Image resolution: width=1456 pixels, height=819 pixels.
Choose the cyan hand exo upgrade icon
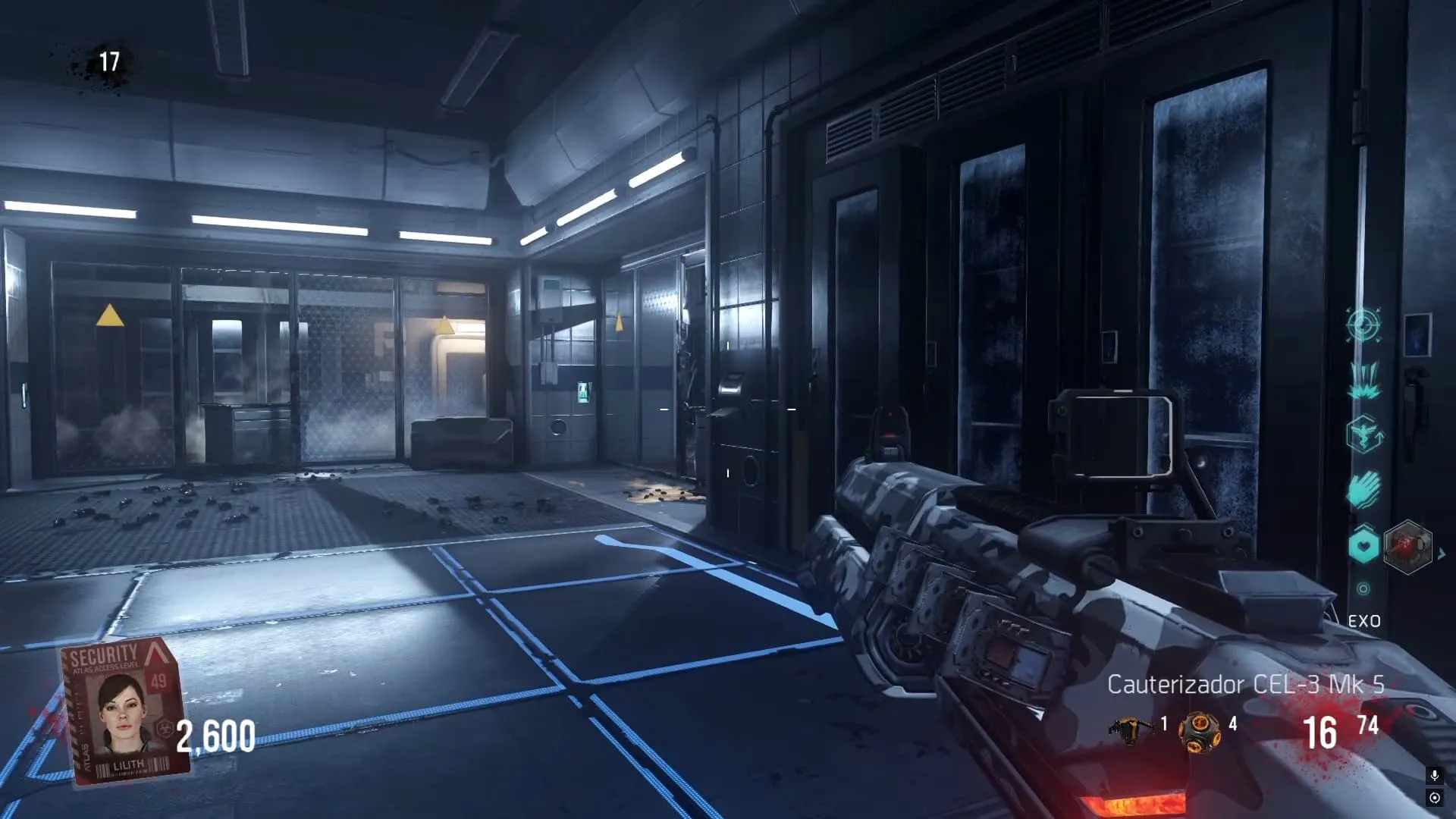pyautogui.click(x=1363, y=489)
